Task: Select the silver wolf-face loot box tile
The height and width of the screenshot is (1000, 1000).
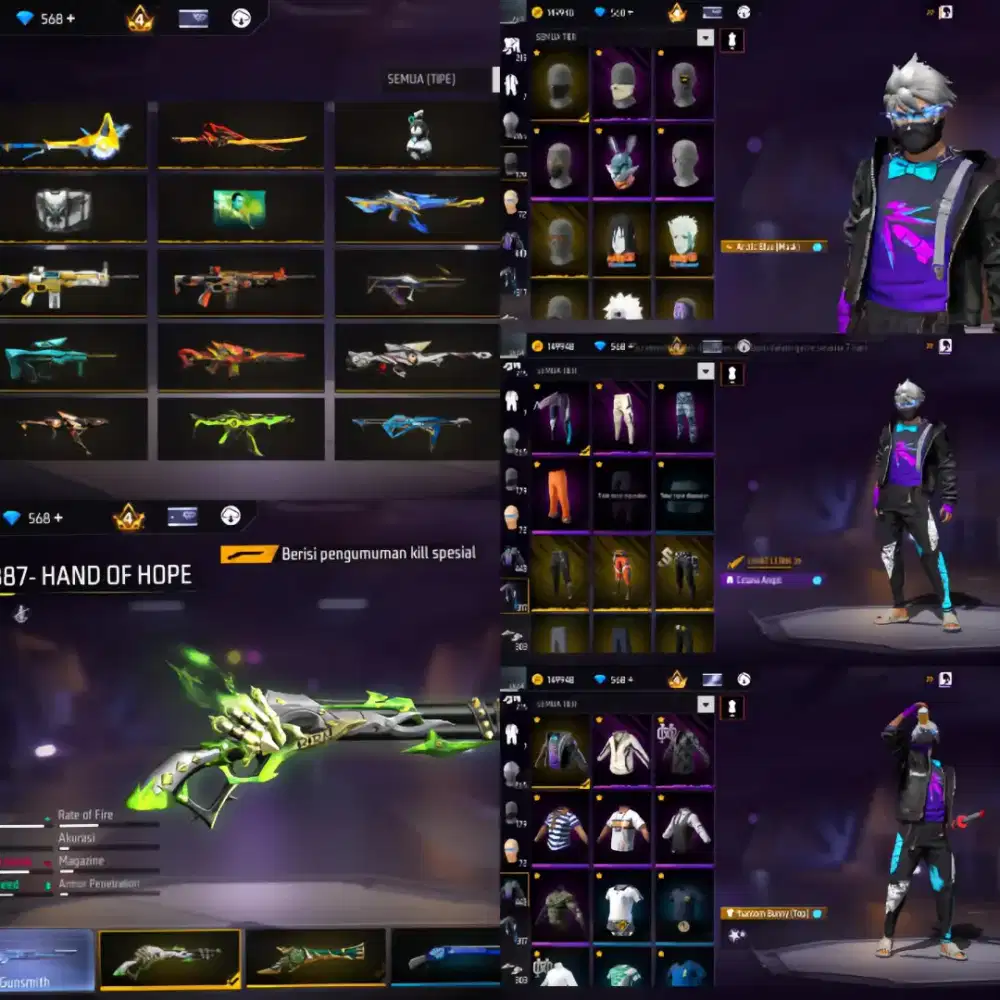Action: 64,209
